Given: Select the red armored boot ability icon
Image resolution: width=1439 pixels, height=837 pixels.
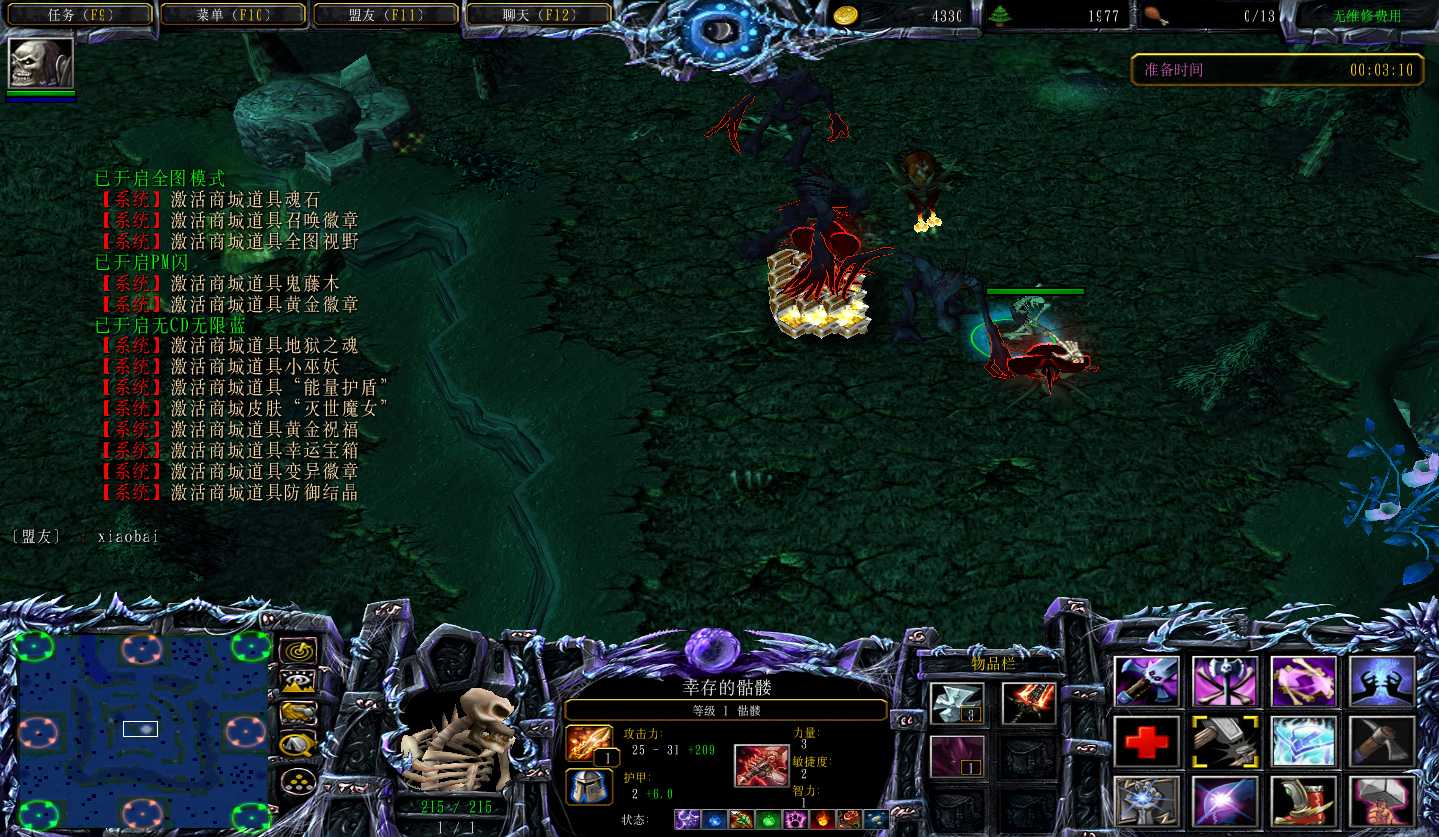Looking at the screenshot, I should coord(1303,801).
